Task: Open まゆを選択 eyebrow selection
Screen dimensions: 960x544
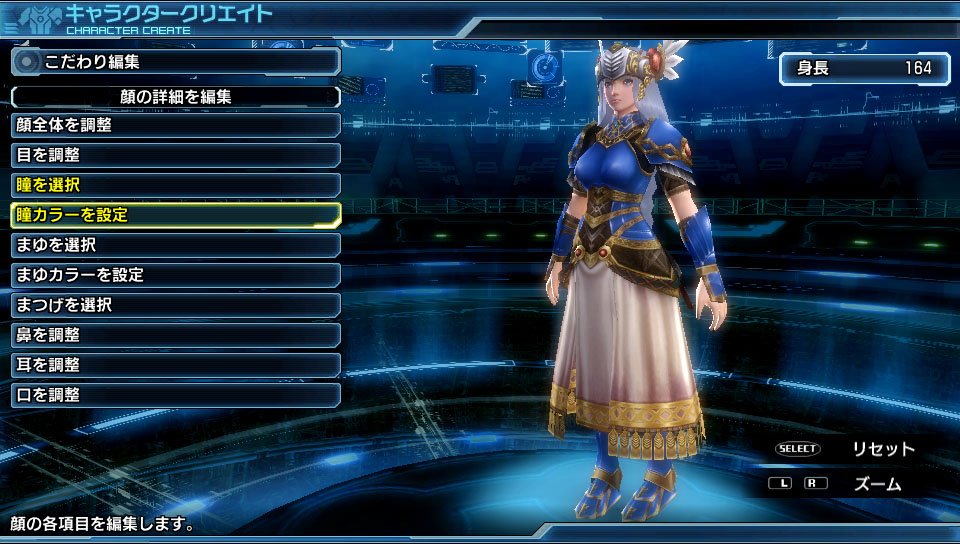Action: [175, 245]
